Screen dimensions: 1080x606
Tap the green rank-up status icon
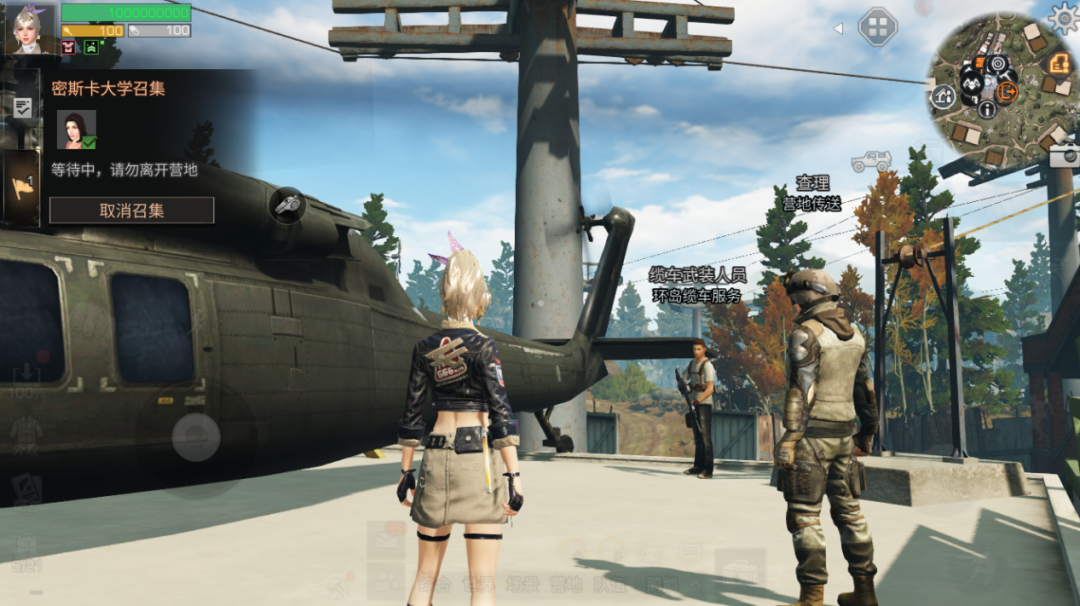tap(92, 47)
